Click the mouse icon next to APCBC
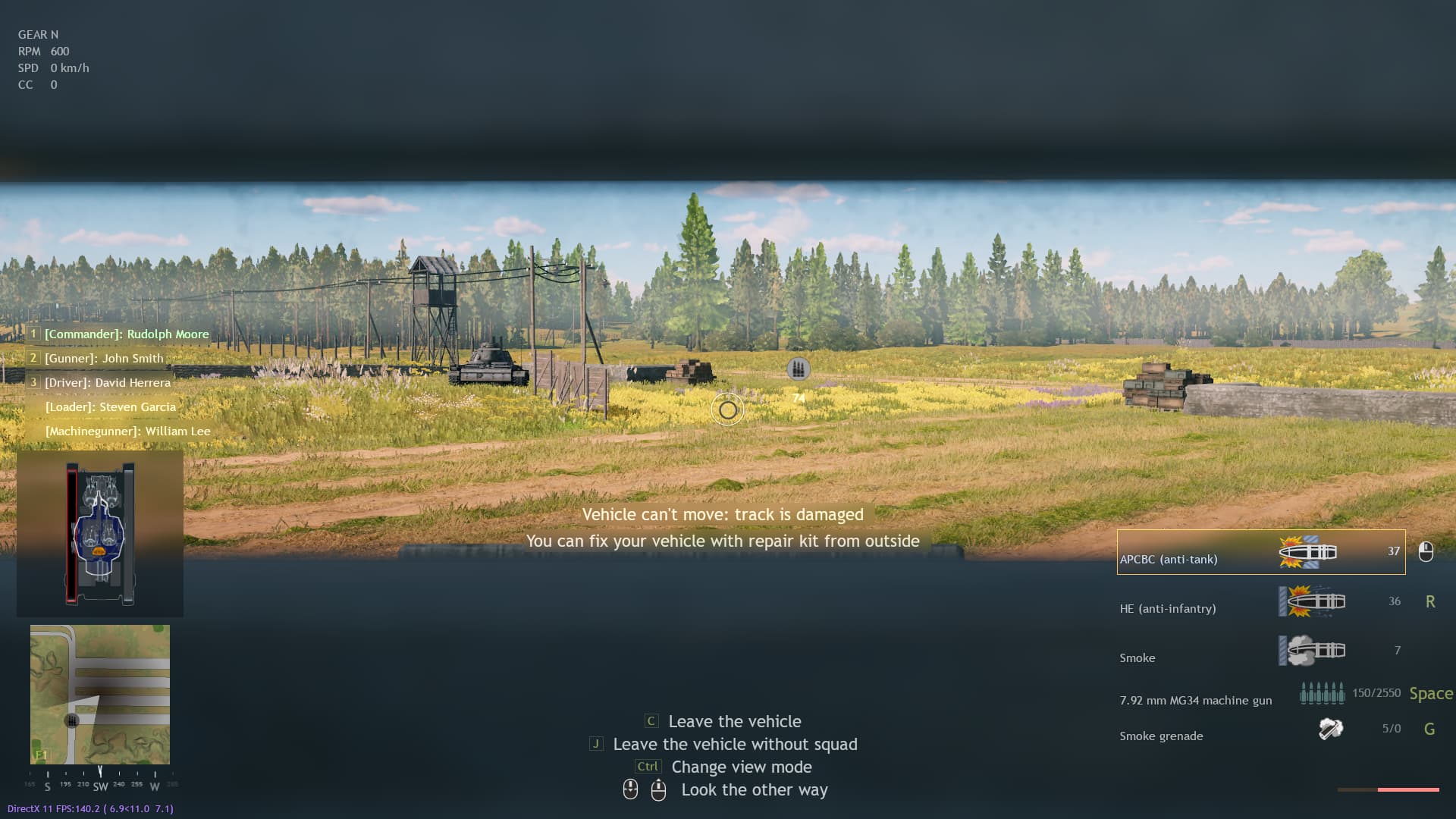 pyautogui.click(x=1428, y=553)
